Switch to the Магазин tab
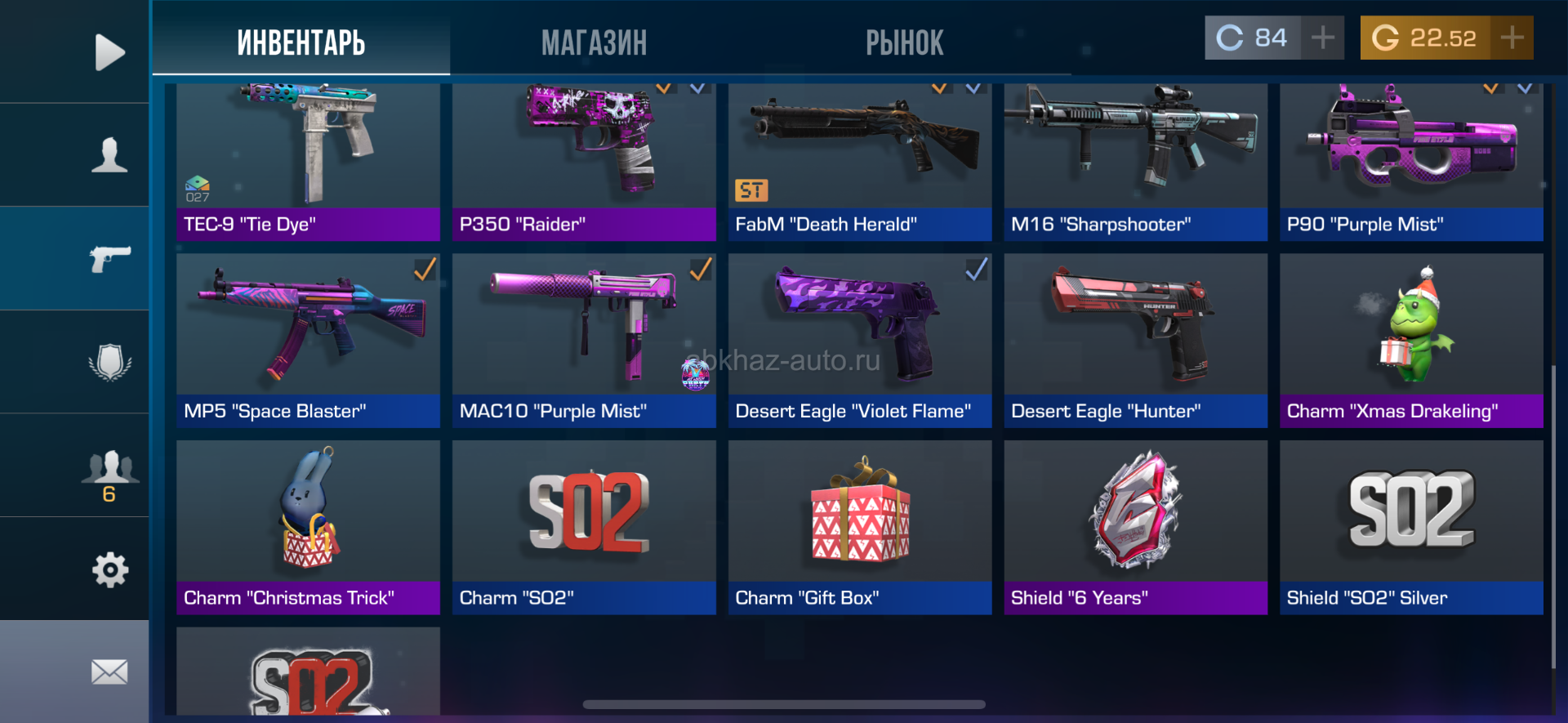This screenshot has height=723, width=1568. point(594,42)
